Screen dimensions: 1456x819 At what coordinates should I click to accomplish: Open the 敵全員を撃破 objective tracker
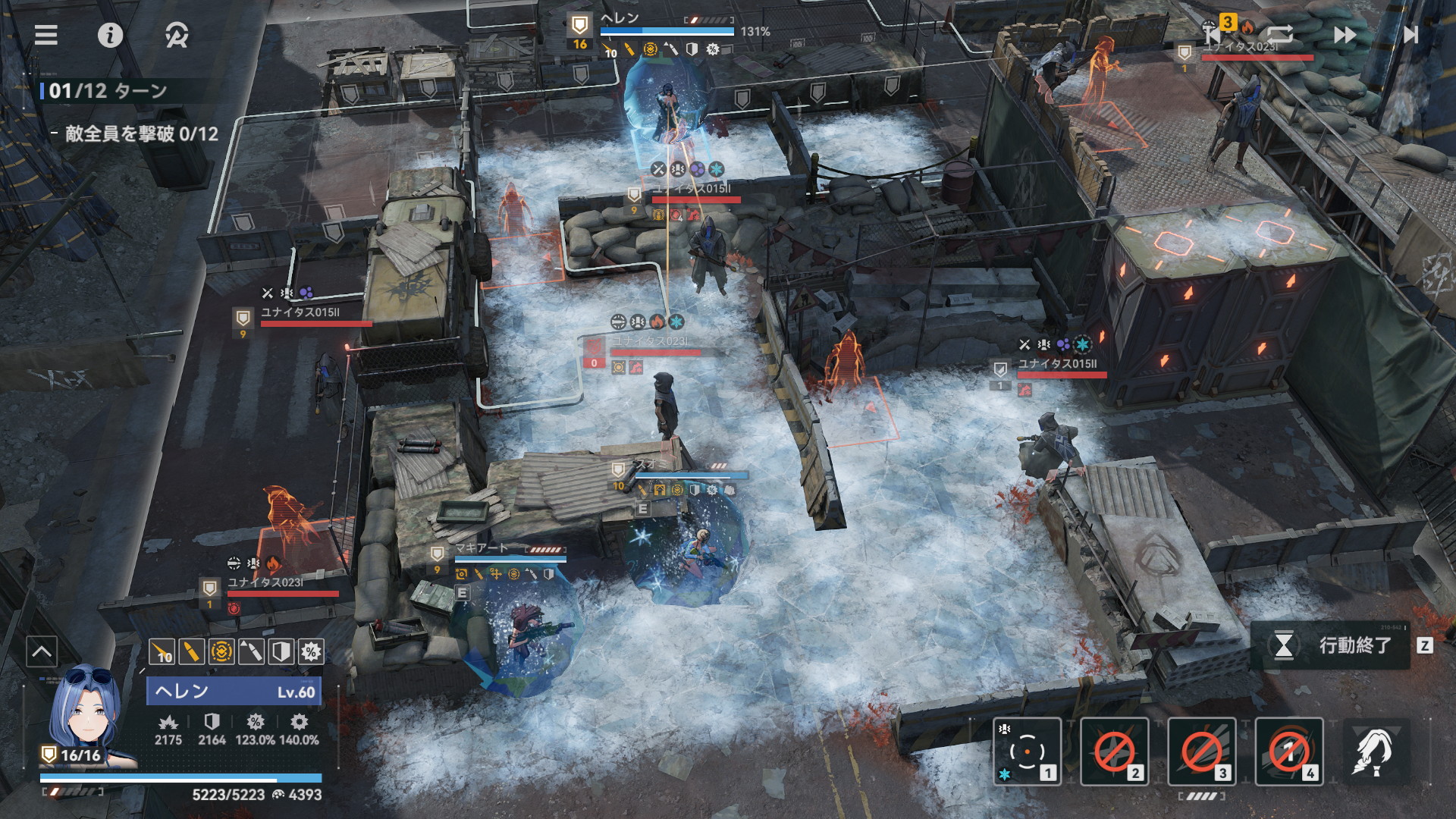point(141,134)
